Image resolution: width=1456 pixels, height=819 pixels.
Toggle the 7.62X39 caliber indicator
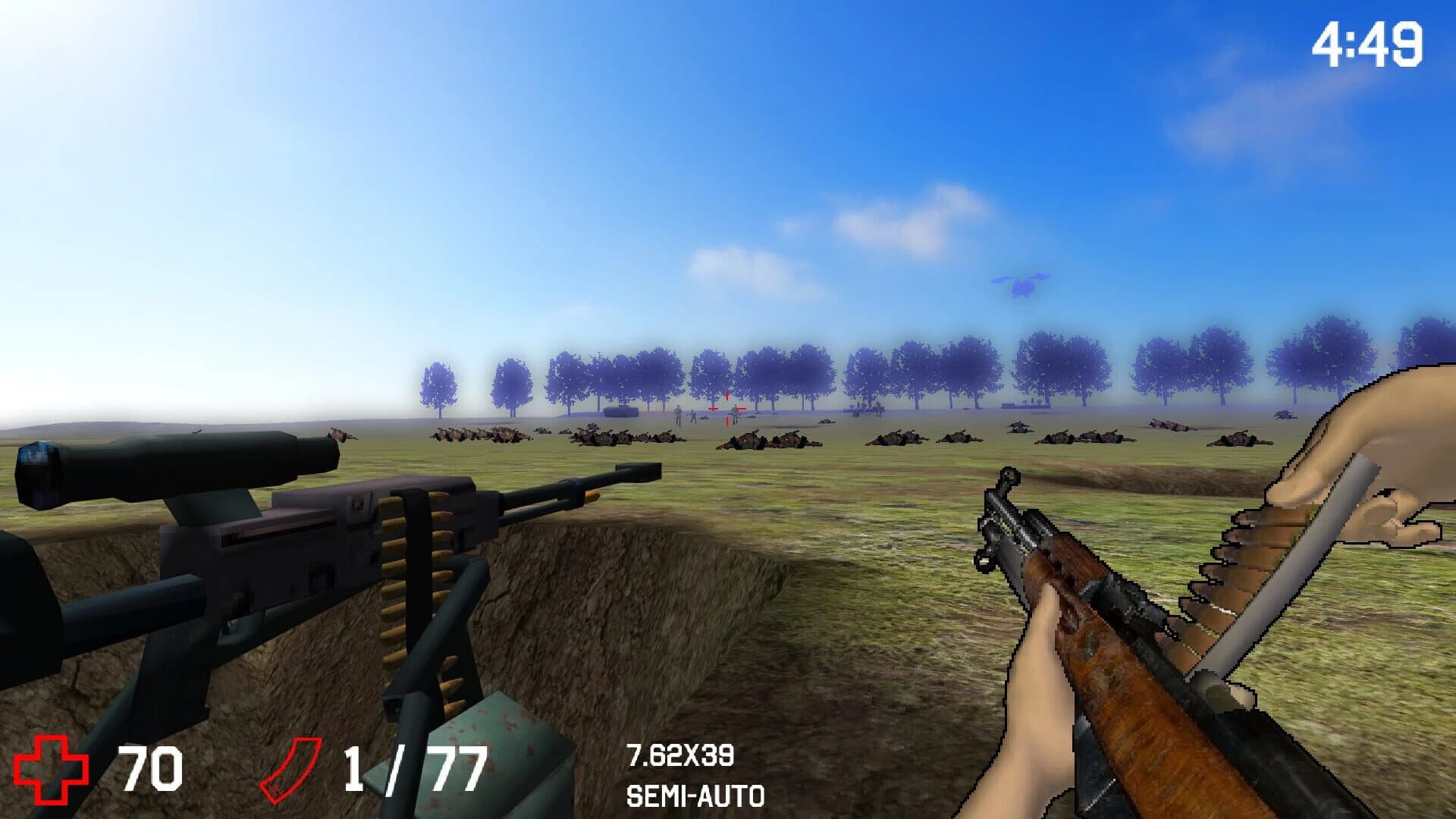click(681, 755)
